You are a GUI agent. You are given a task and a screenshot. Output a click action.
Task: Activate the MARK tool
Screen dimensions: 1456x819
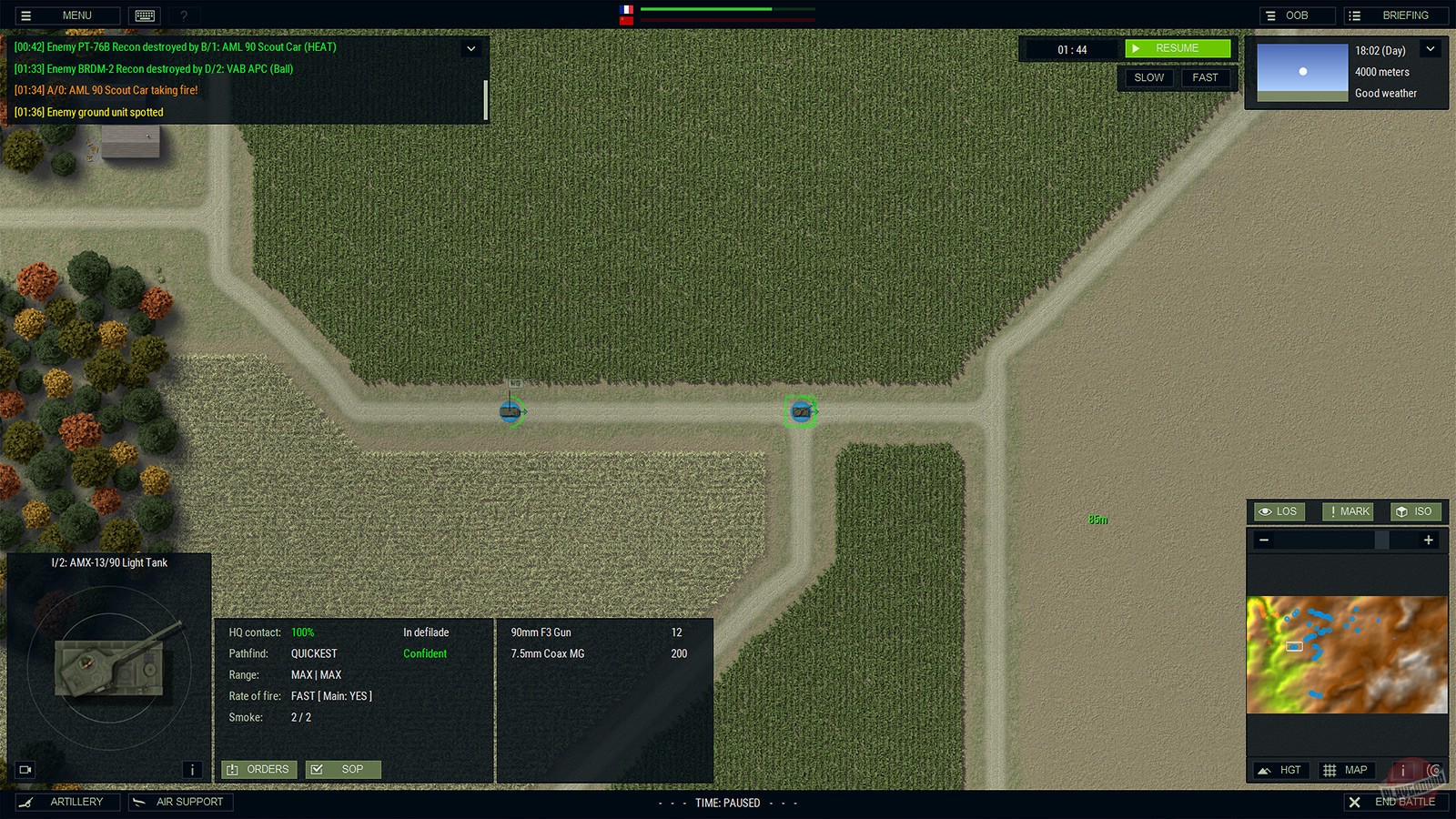1347,511
